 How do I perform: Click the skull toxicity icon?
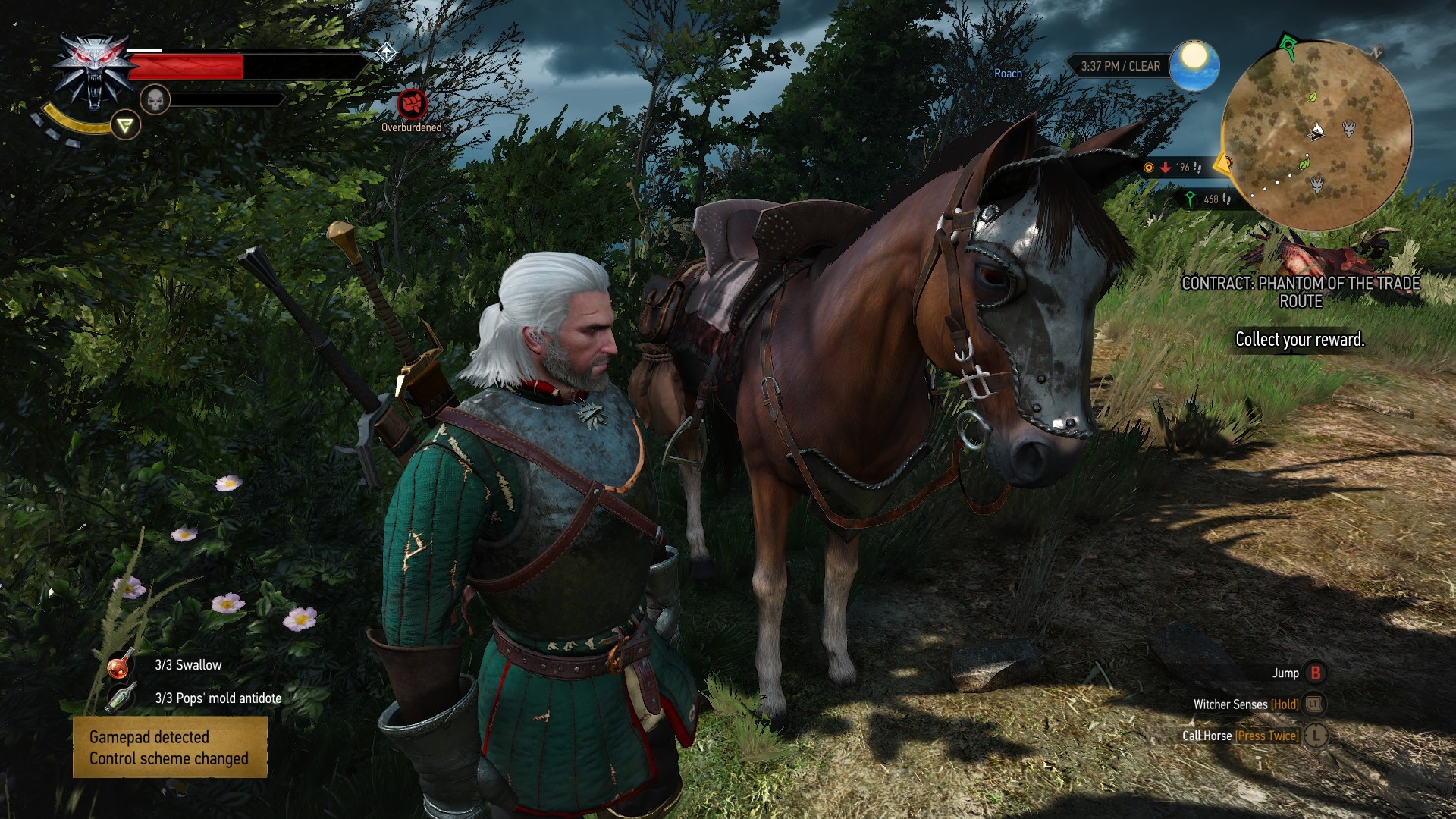tap(155, 99)
